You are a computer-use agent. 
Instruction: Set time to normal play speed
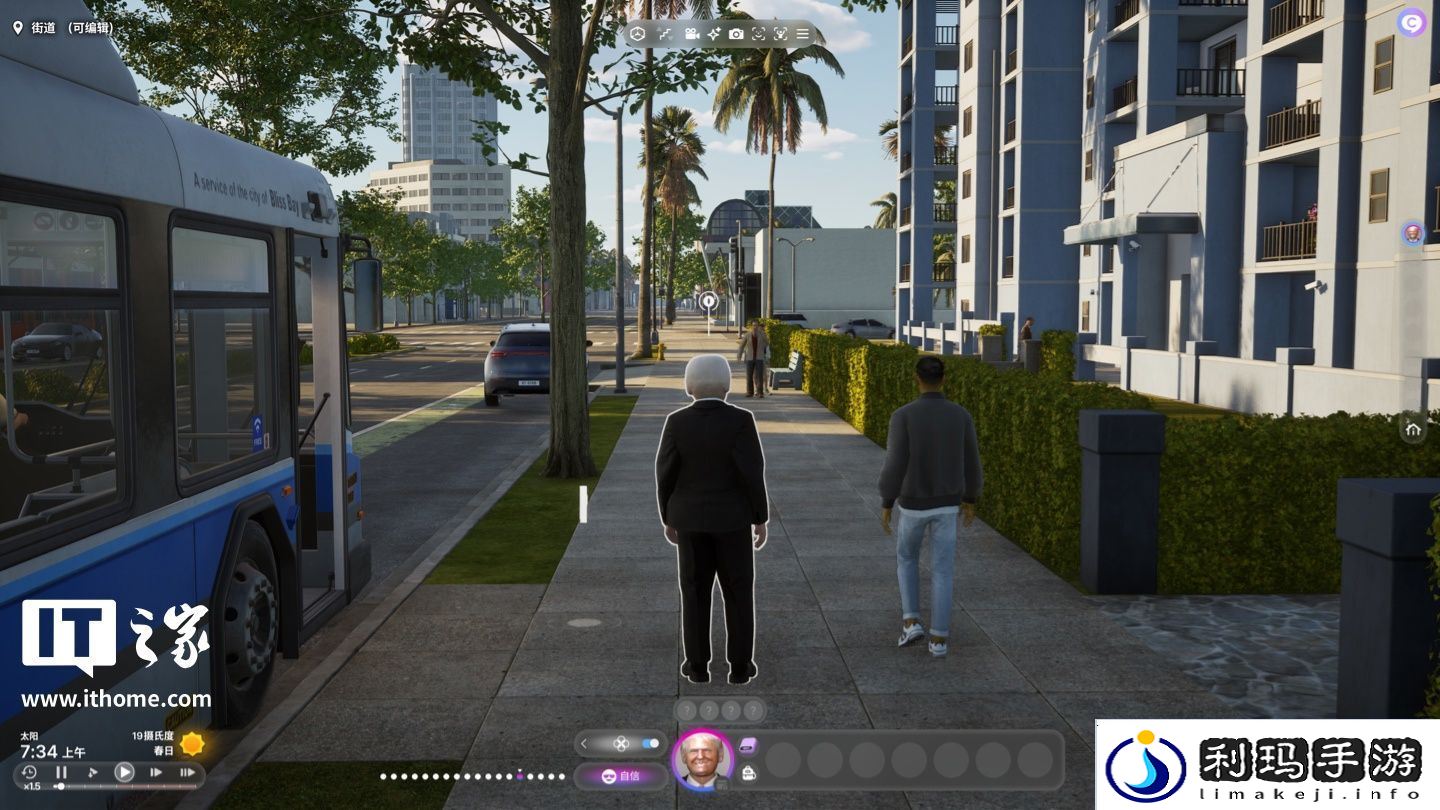124,772
